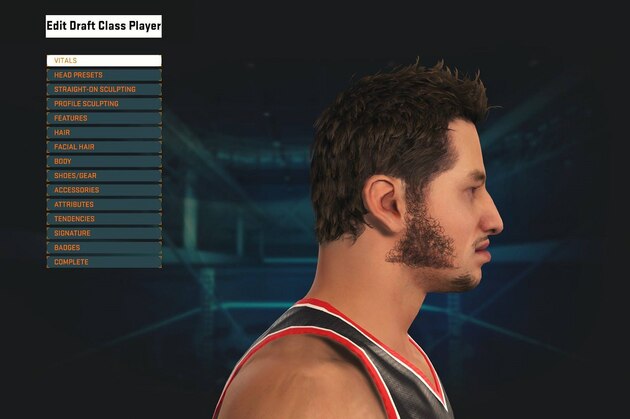Open Head Presets
Viewport: 630px width, 419px height.
click(103, 75)
